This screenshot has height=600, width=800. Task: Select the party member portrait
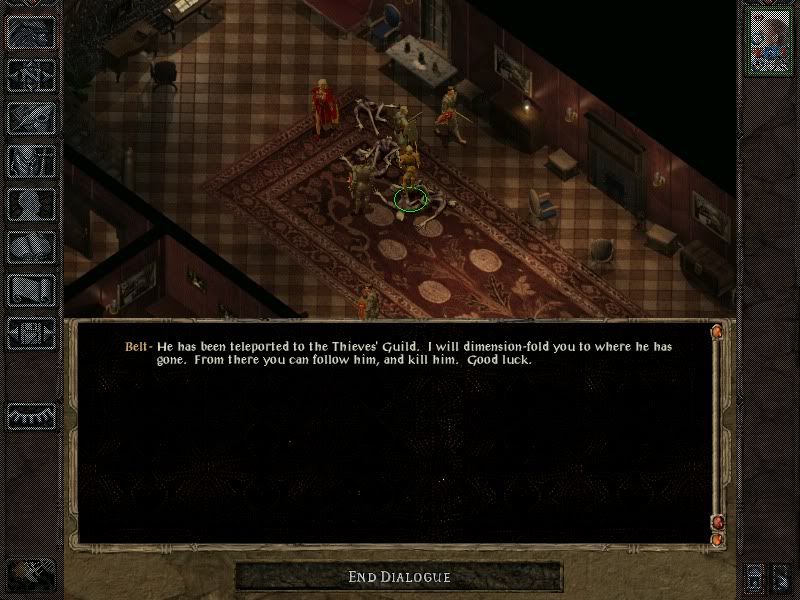pos(768,38)
